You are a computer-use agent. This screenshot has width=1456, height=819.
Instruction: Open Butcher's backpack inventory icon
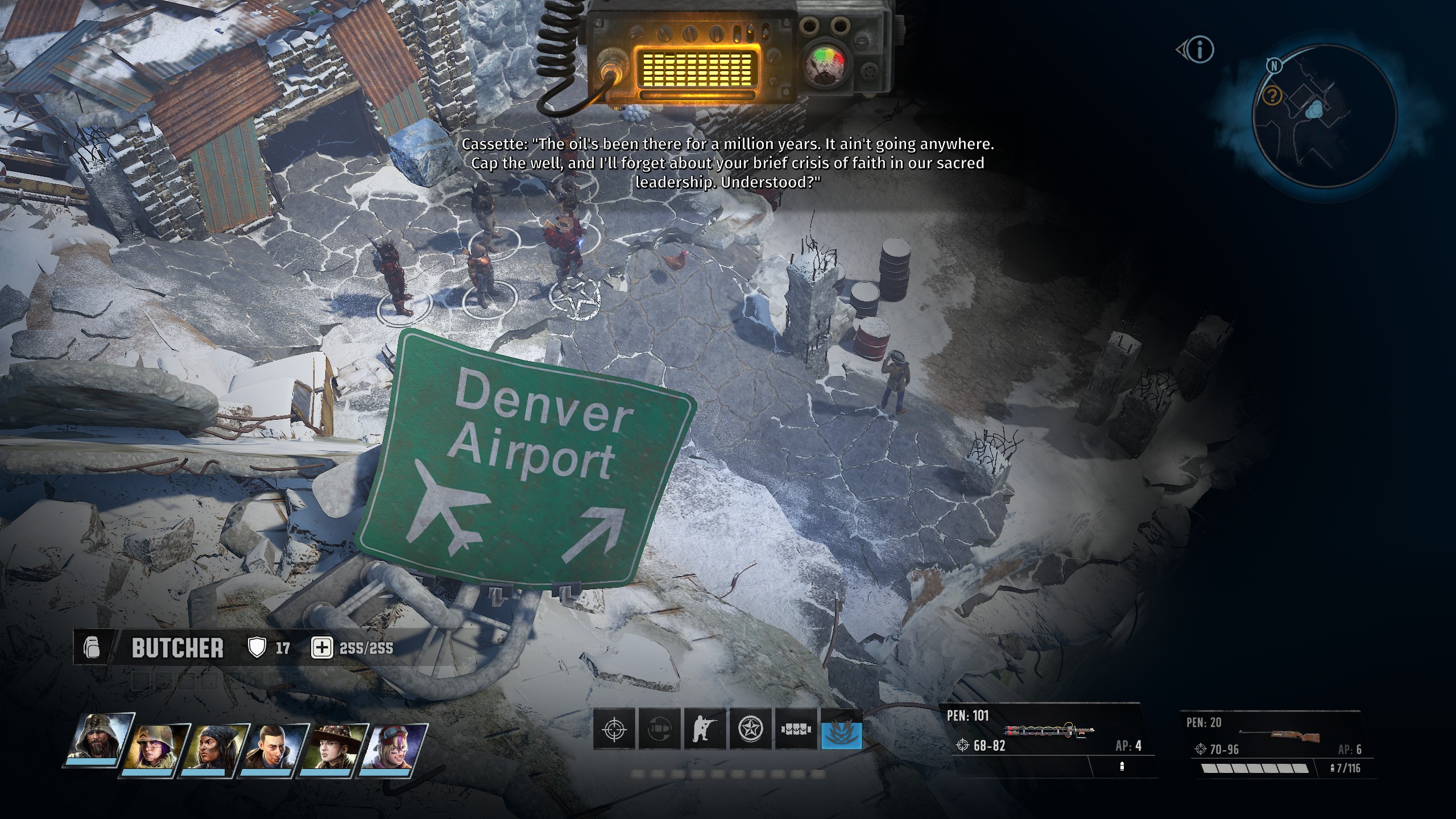92,648
